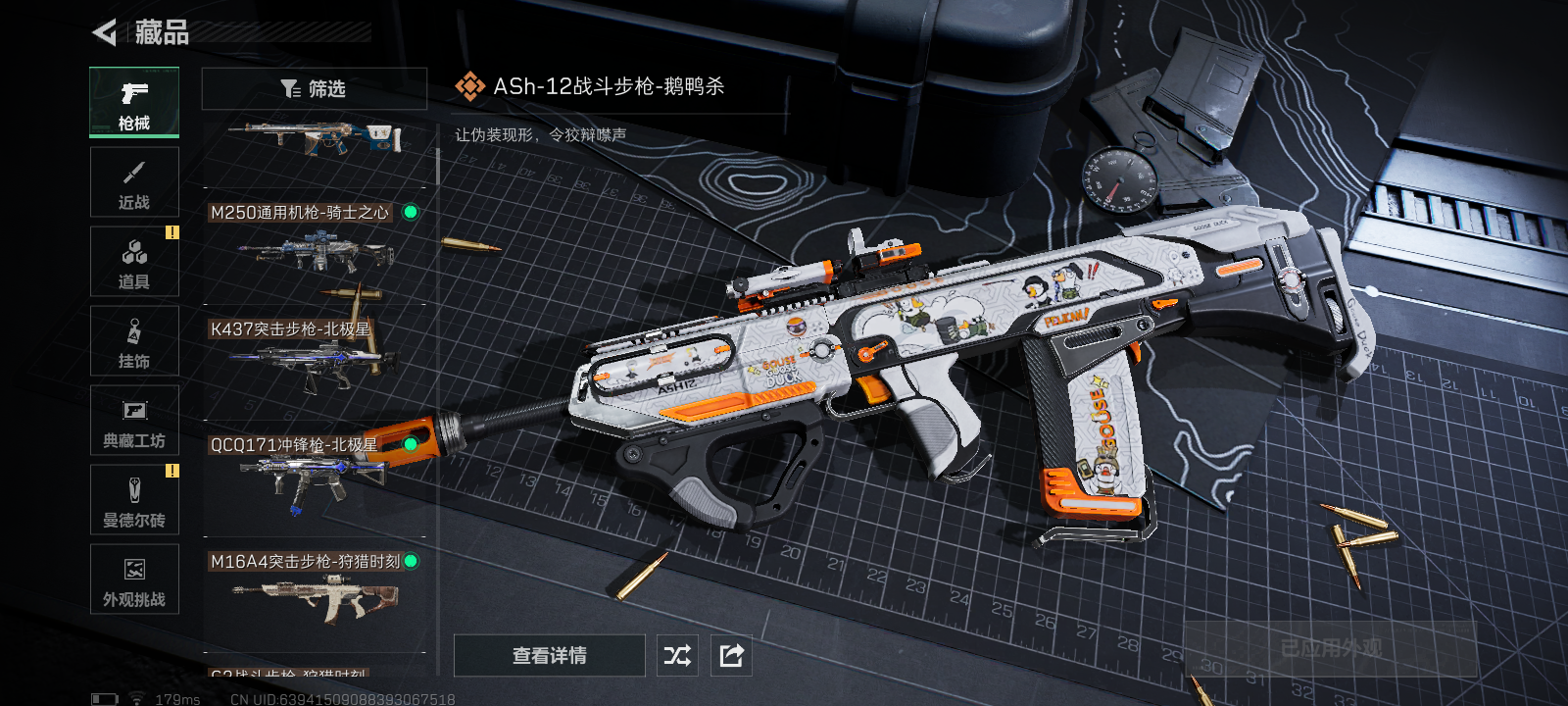Open the 筛选 filter button
This screenshot has height=706, width=1568.
[314, 89]
